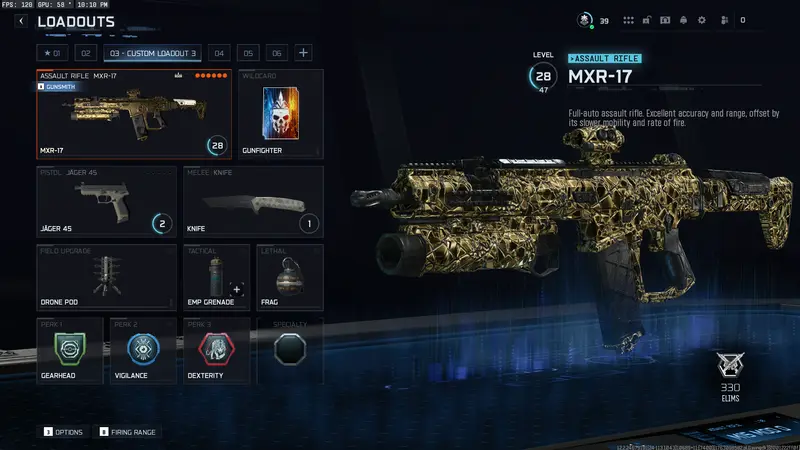Select the Vigilance perk 2 slot
Viewport: 800px width, 450px height.
143,351
